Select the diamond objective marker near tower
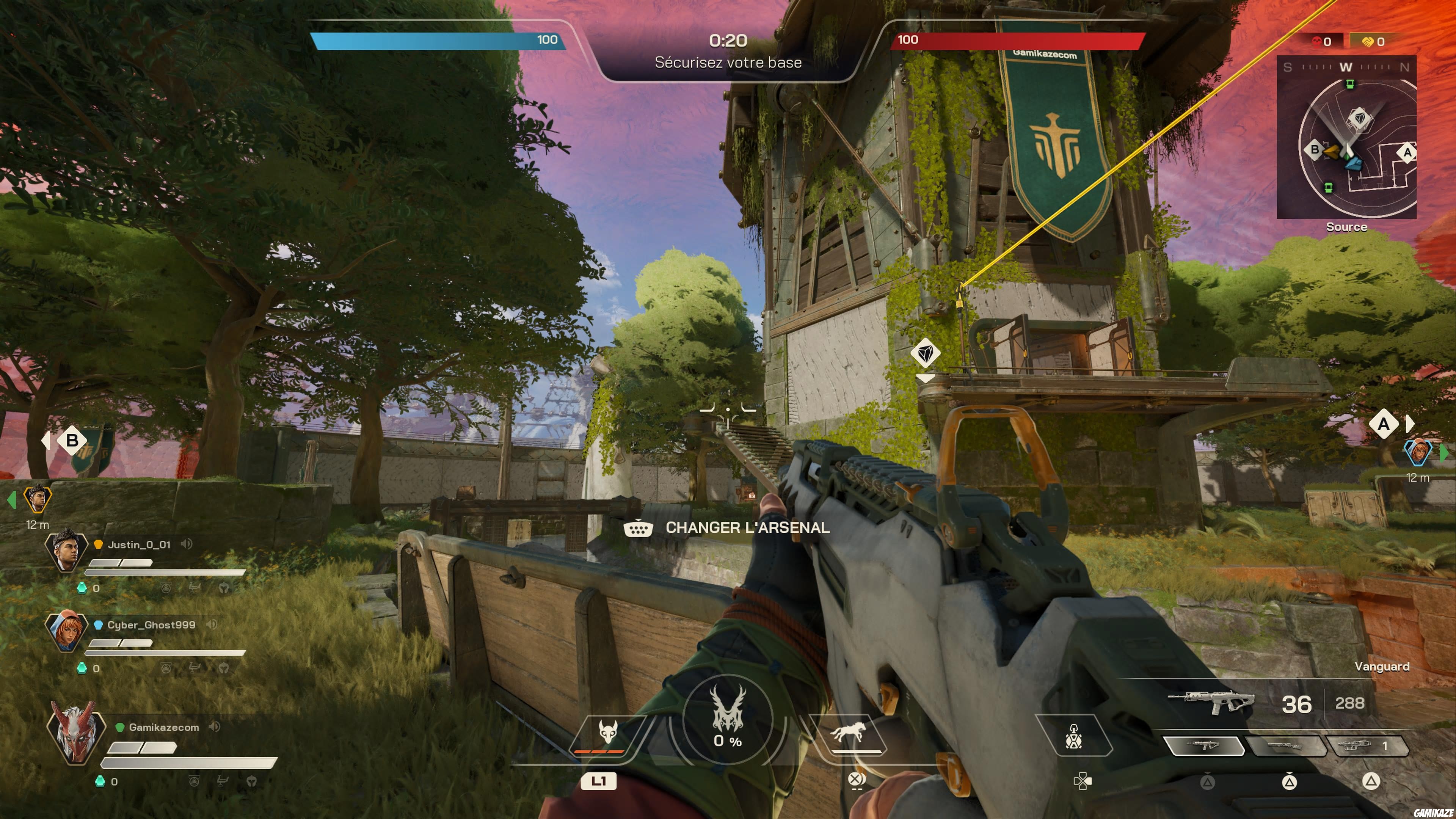This screenshot has height=819, width=1456. click(925, 353)
